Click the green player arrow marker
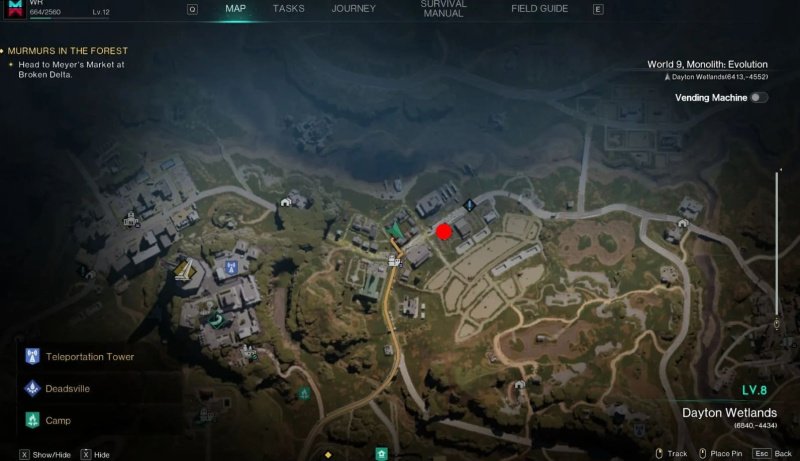 pyautogui.click(x=397, y=232)
